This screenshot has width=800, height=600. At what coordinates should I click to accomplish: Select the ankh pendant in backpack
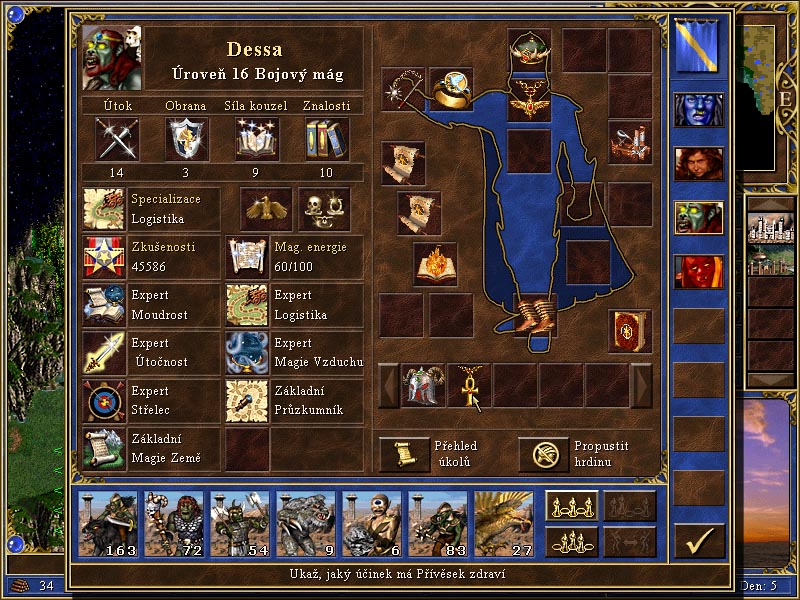coord(468,385)
